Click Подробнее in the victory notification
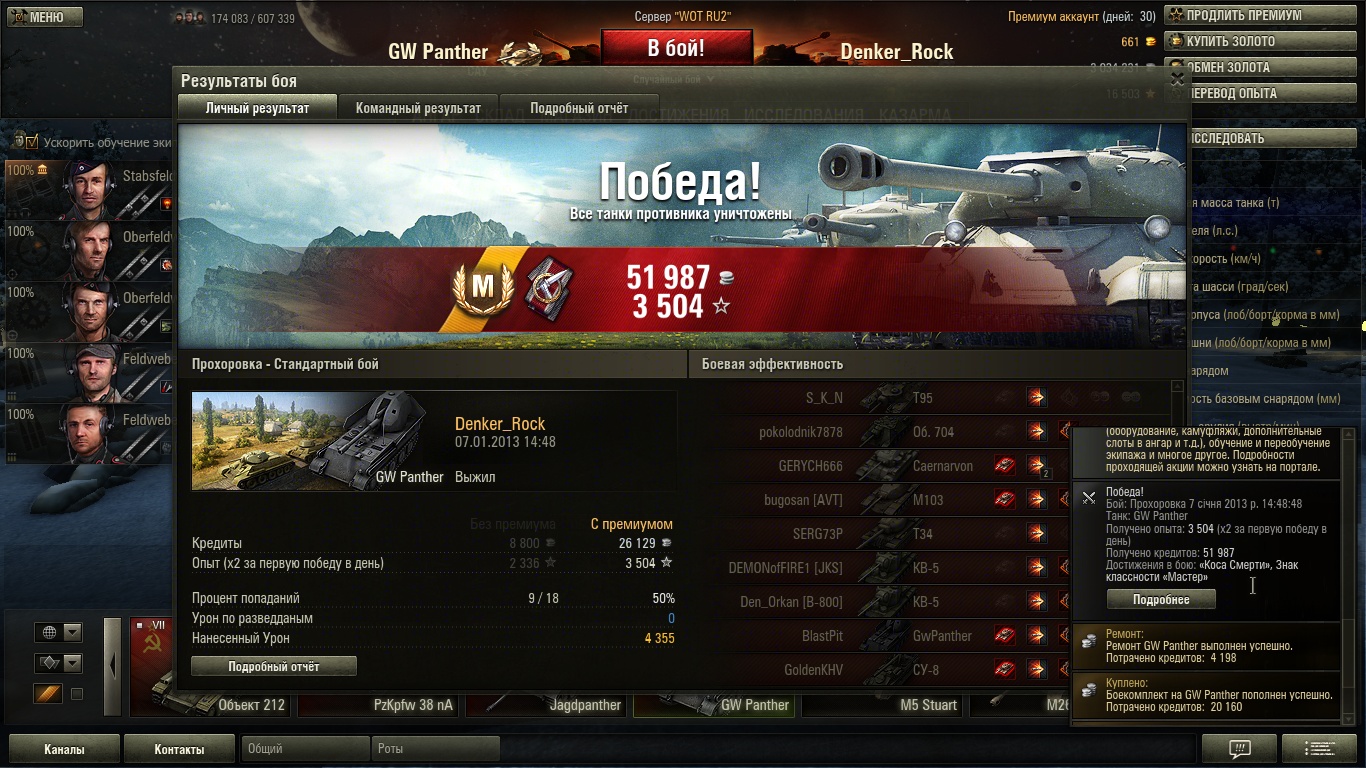 click(x=1161, y=599)
